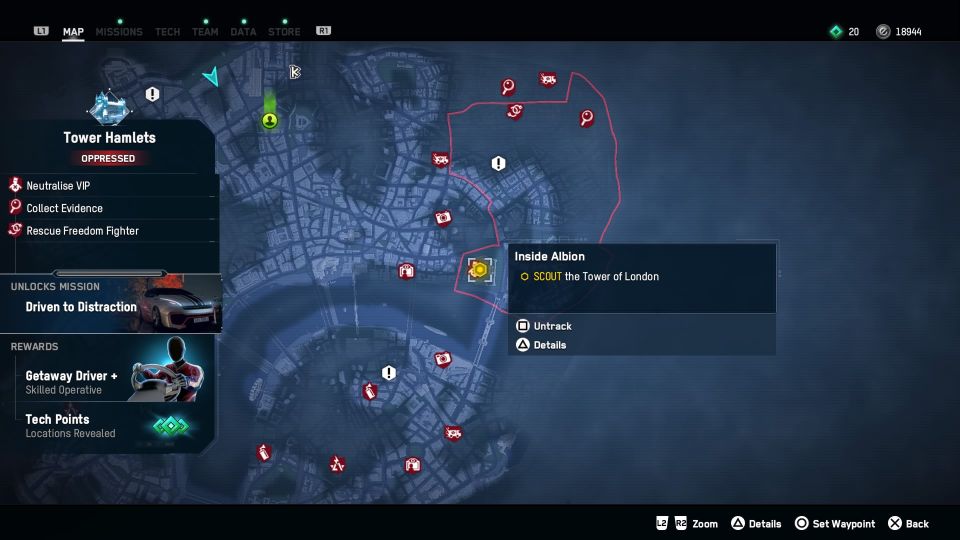Select the Map tab

pos(73,32)
